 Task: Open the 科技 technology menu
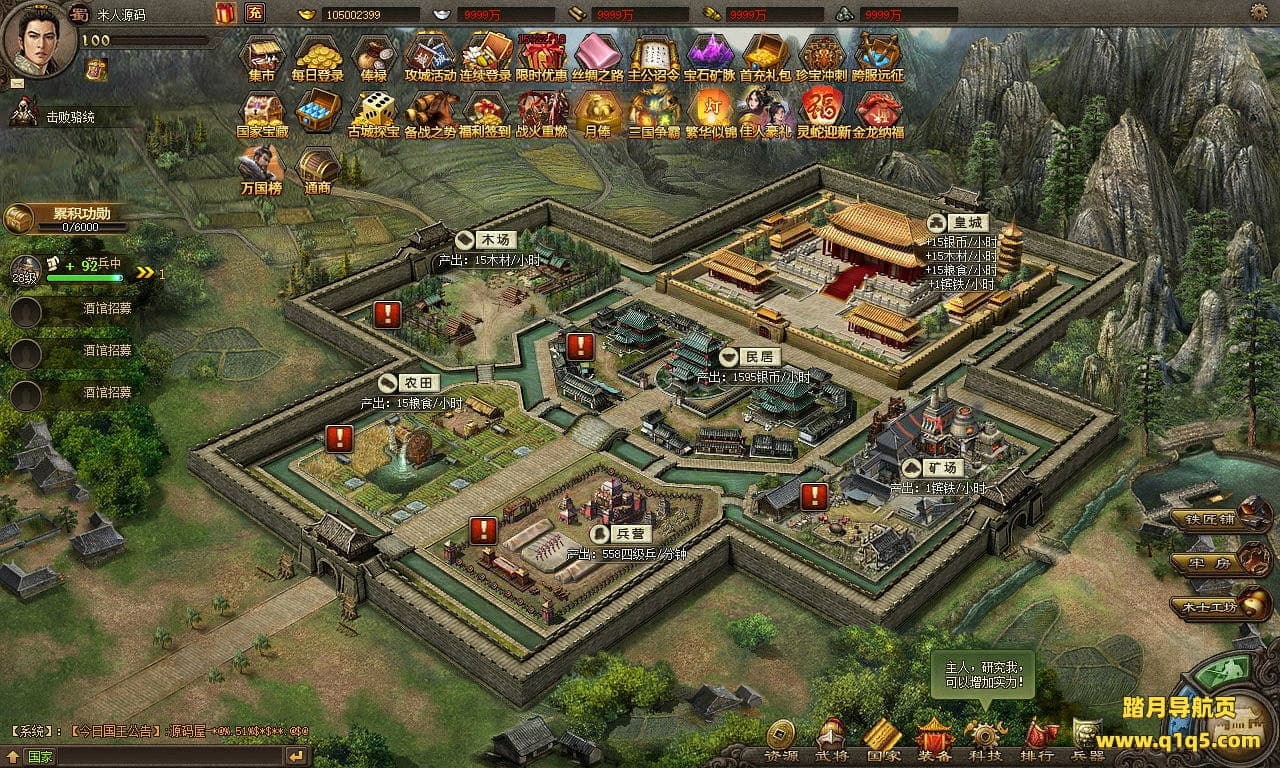point(985,739)
